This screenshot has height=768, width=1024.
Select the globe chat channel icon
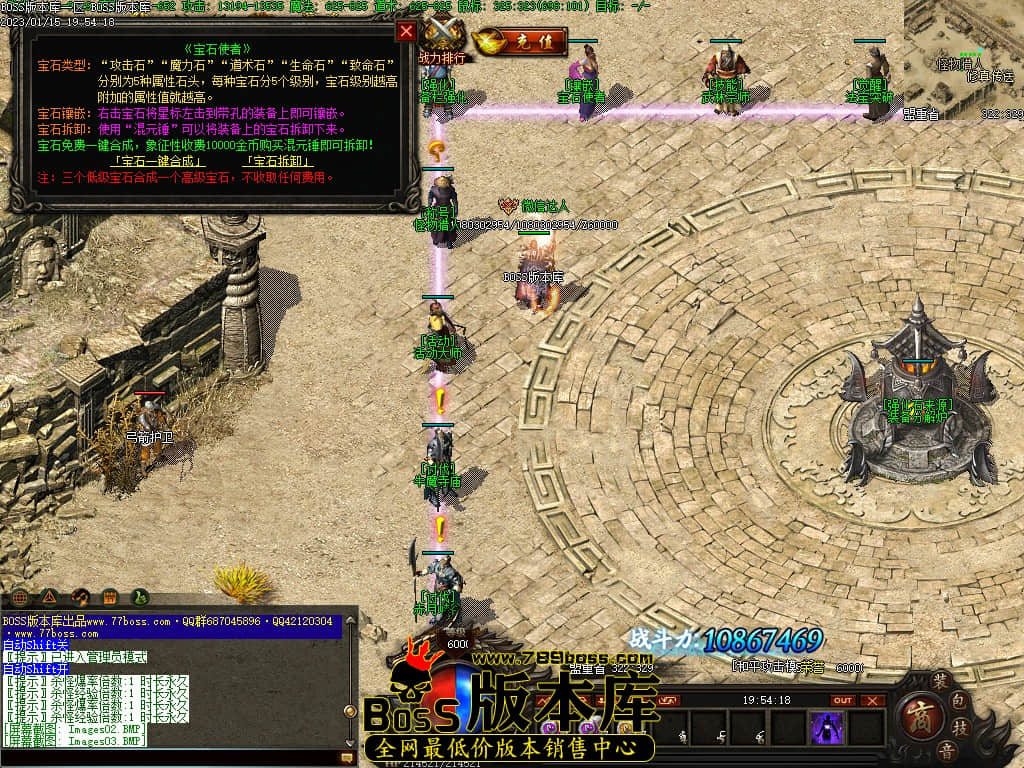coord(18,597)
